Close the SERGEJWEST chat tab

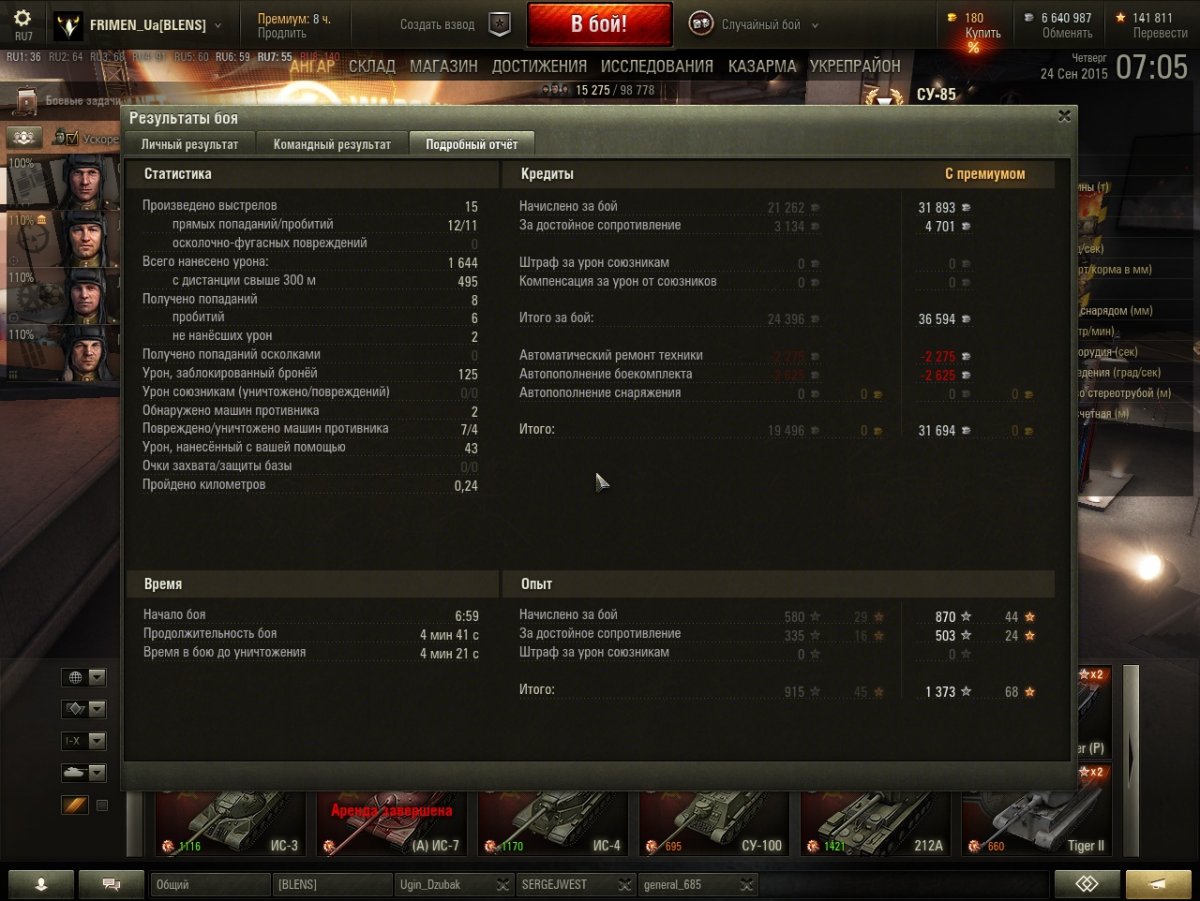(624, 884)
